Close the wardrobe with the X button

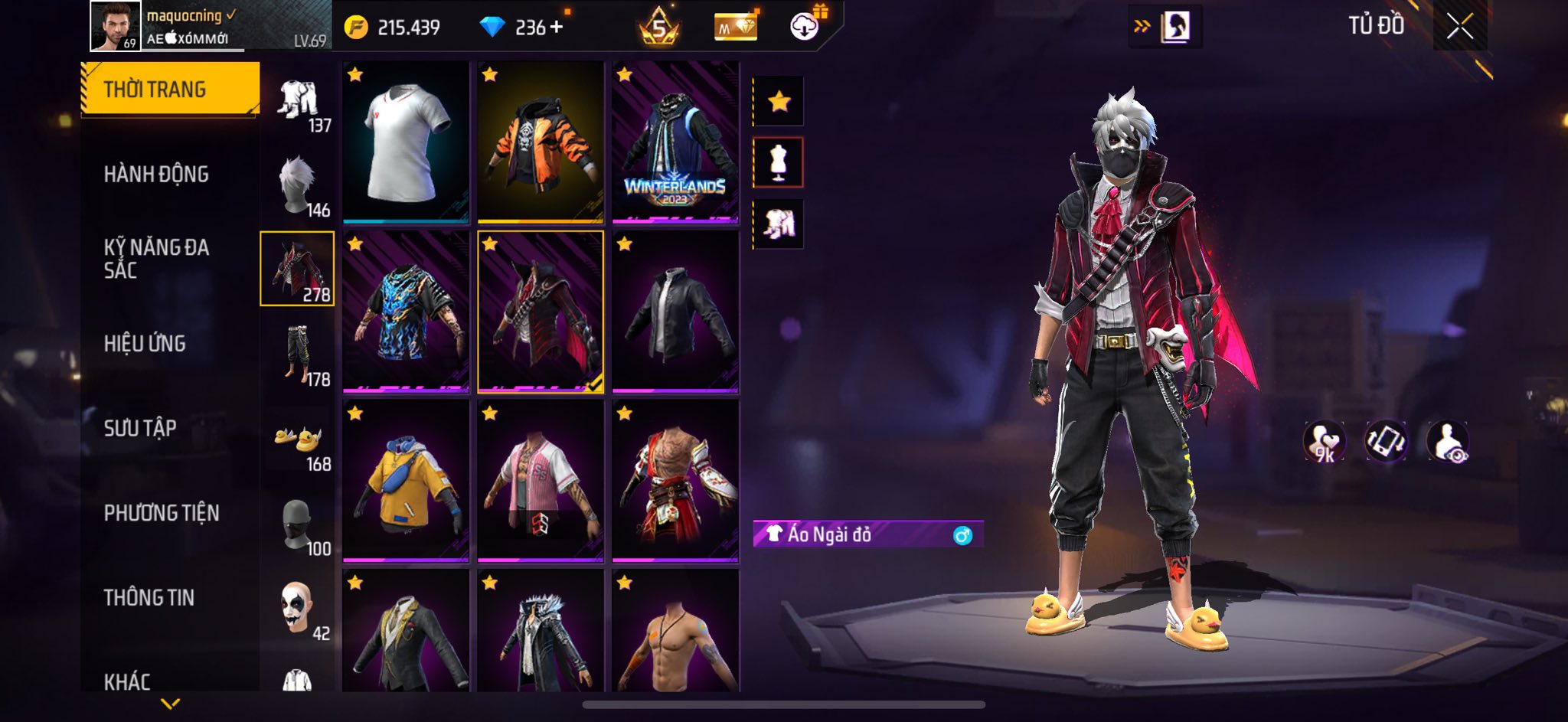tap(1459, 27)
